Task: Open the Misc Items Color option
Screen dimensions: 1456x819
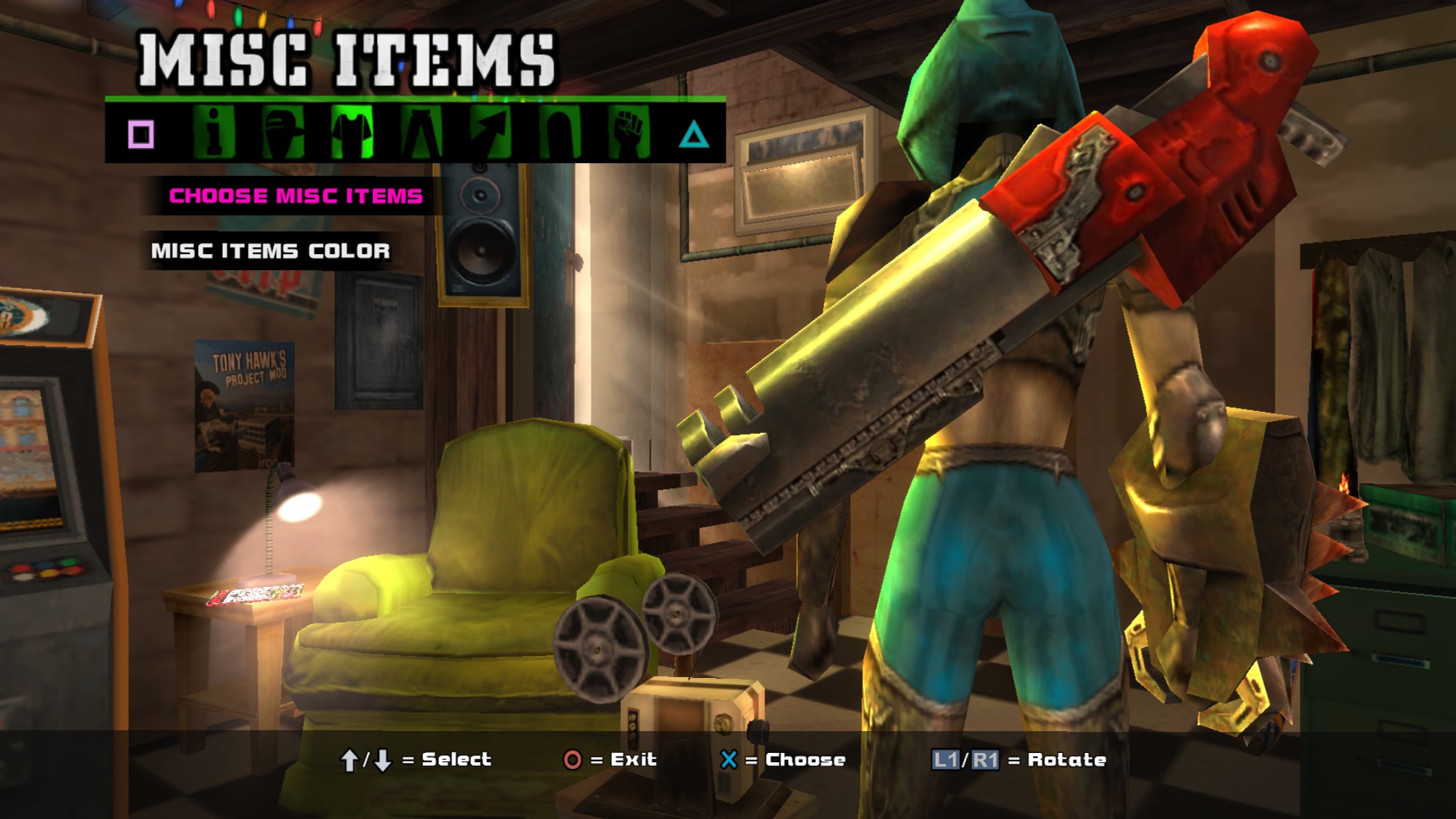Action: (x=271, y=251)
